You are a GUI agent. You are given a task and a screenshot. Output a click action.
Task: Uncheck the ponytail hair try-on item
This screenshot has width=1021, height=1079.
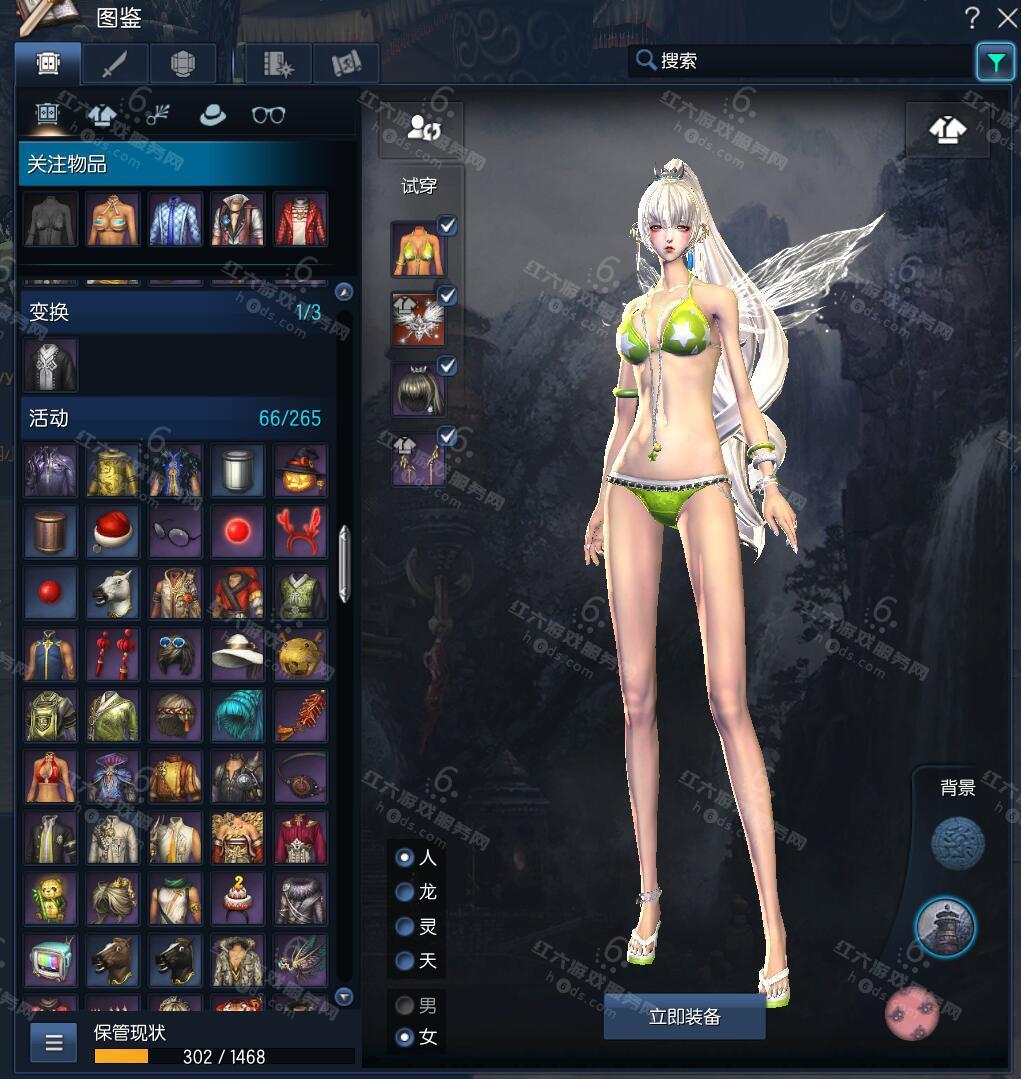coord(447,366)
